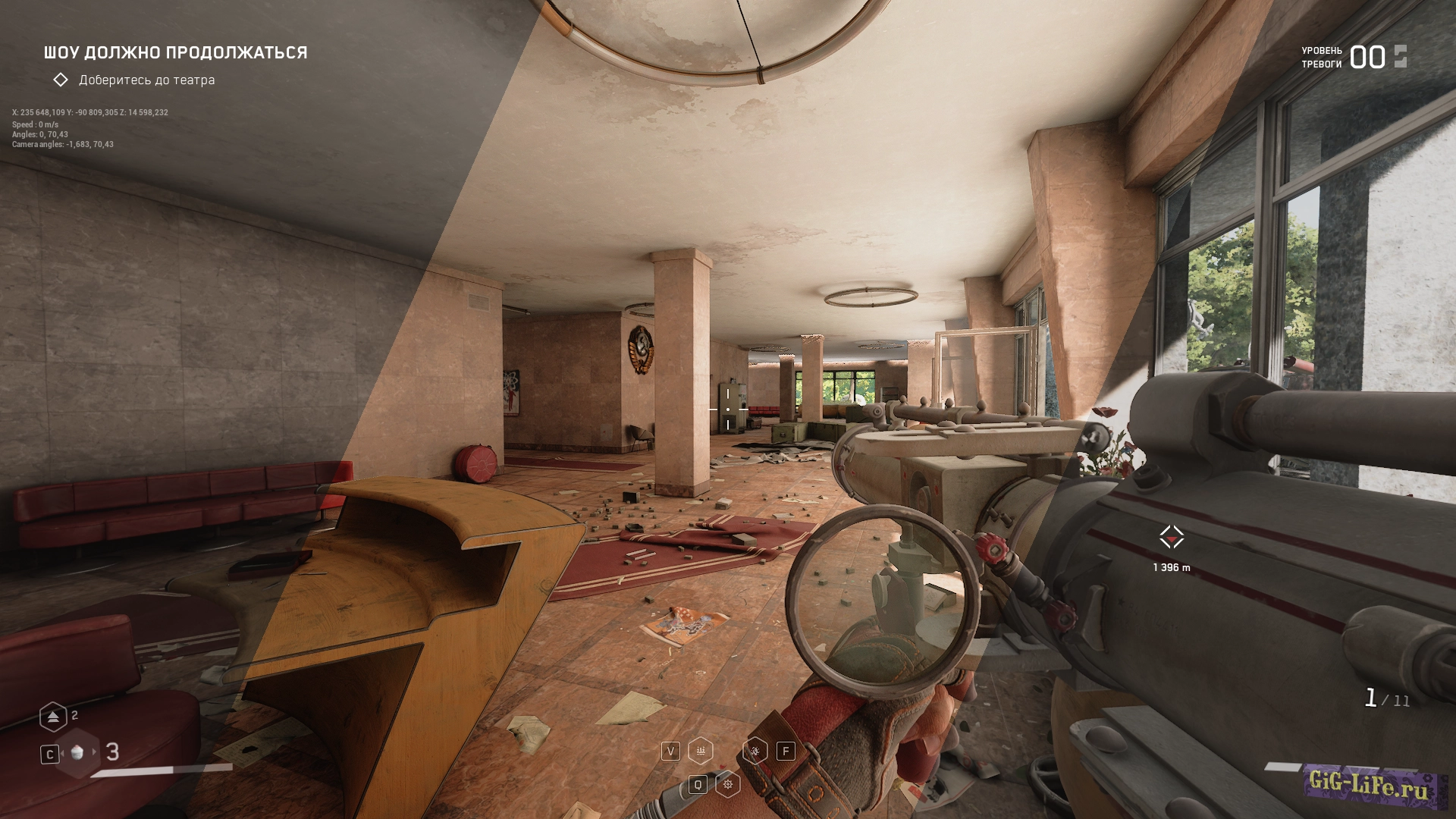The height and width of the screenshot is (819, 1456).
Task: Cycle consumable with the right arrow
Action: pos(95,752)
